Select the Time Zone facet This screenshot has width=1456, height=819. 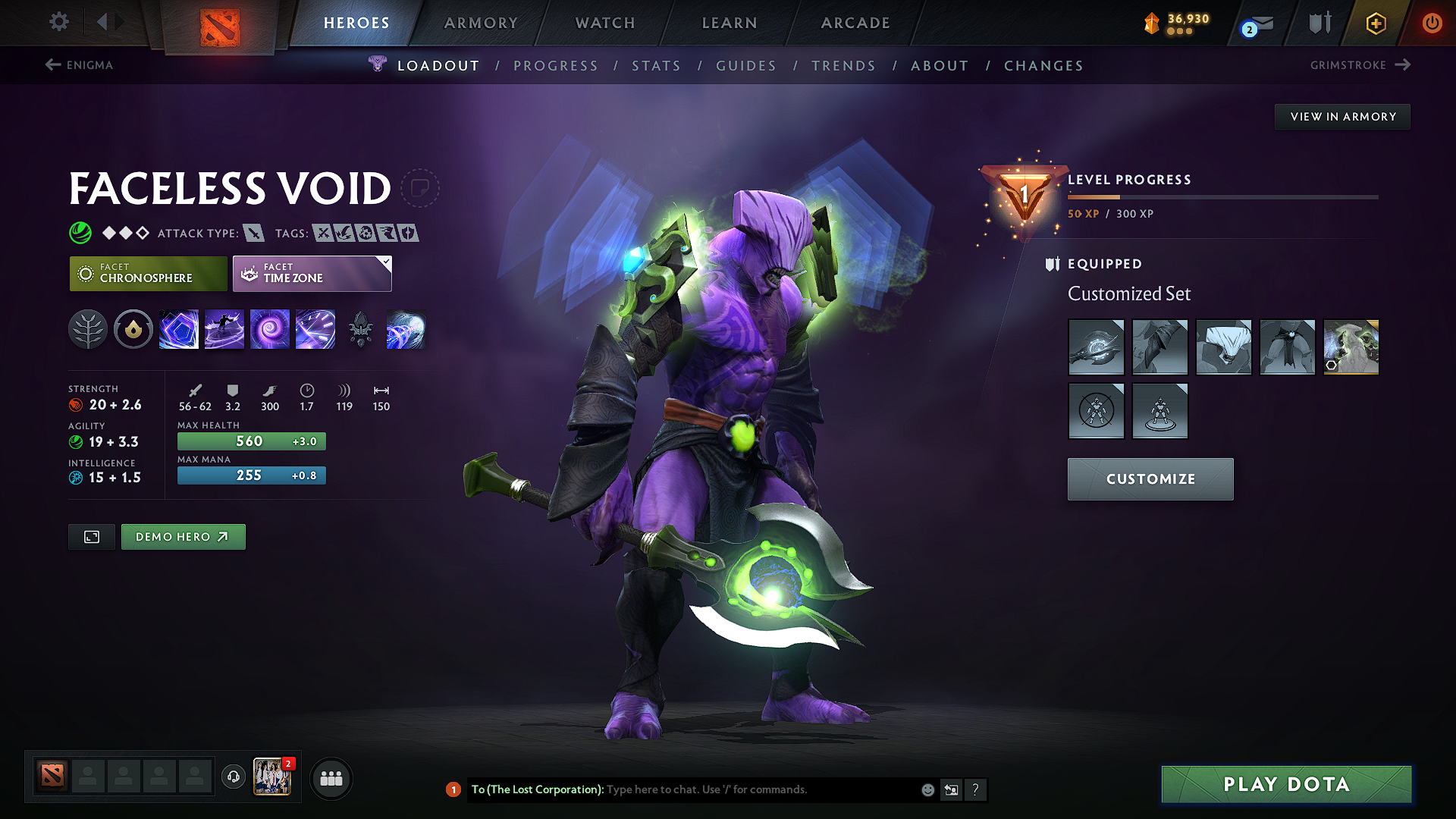coord(311,273)
